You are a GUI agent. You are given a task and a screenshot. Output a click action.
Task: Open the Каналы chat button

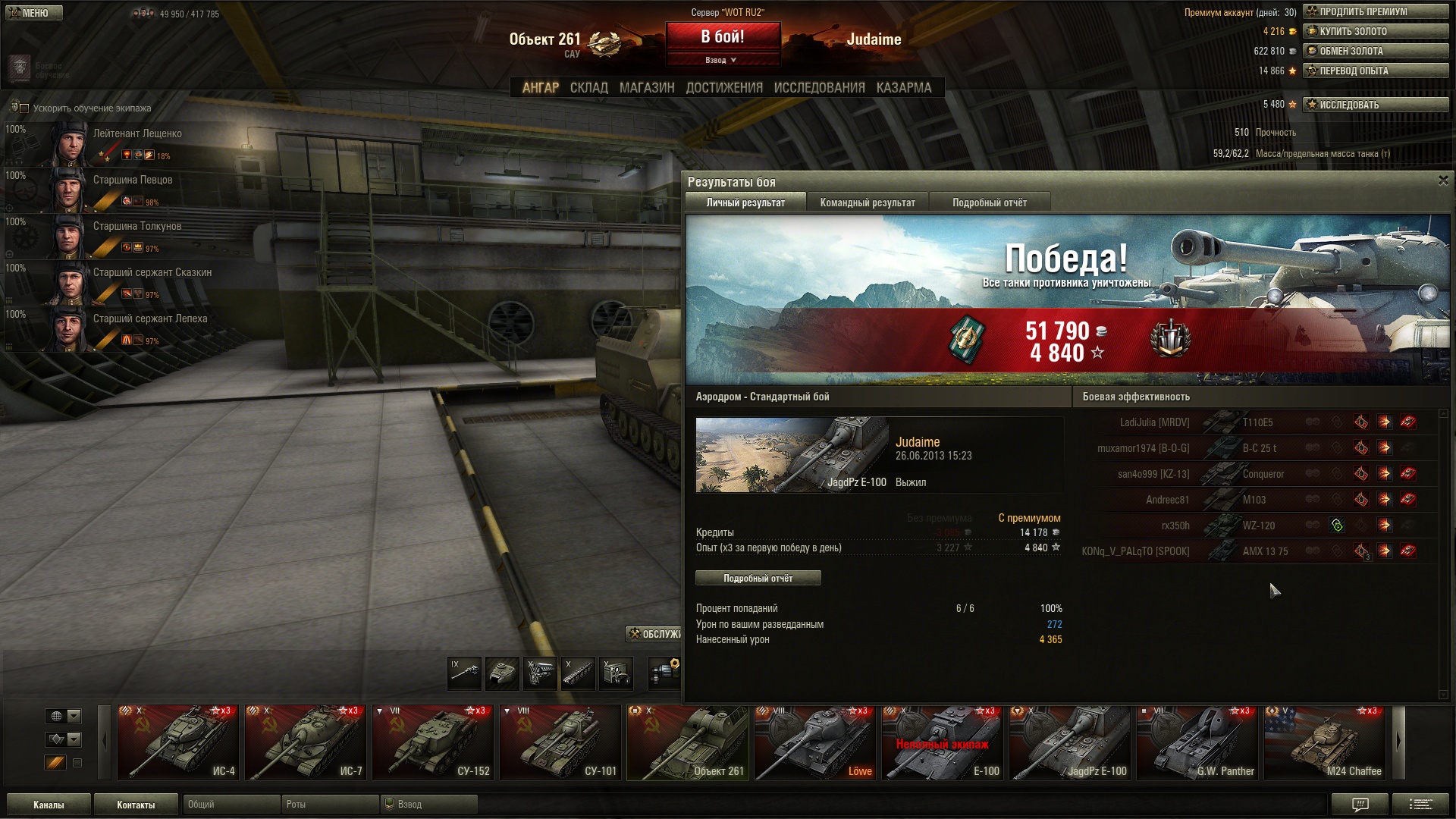point(49,805)
